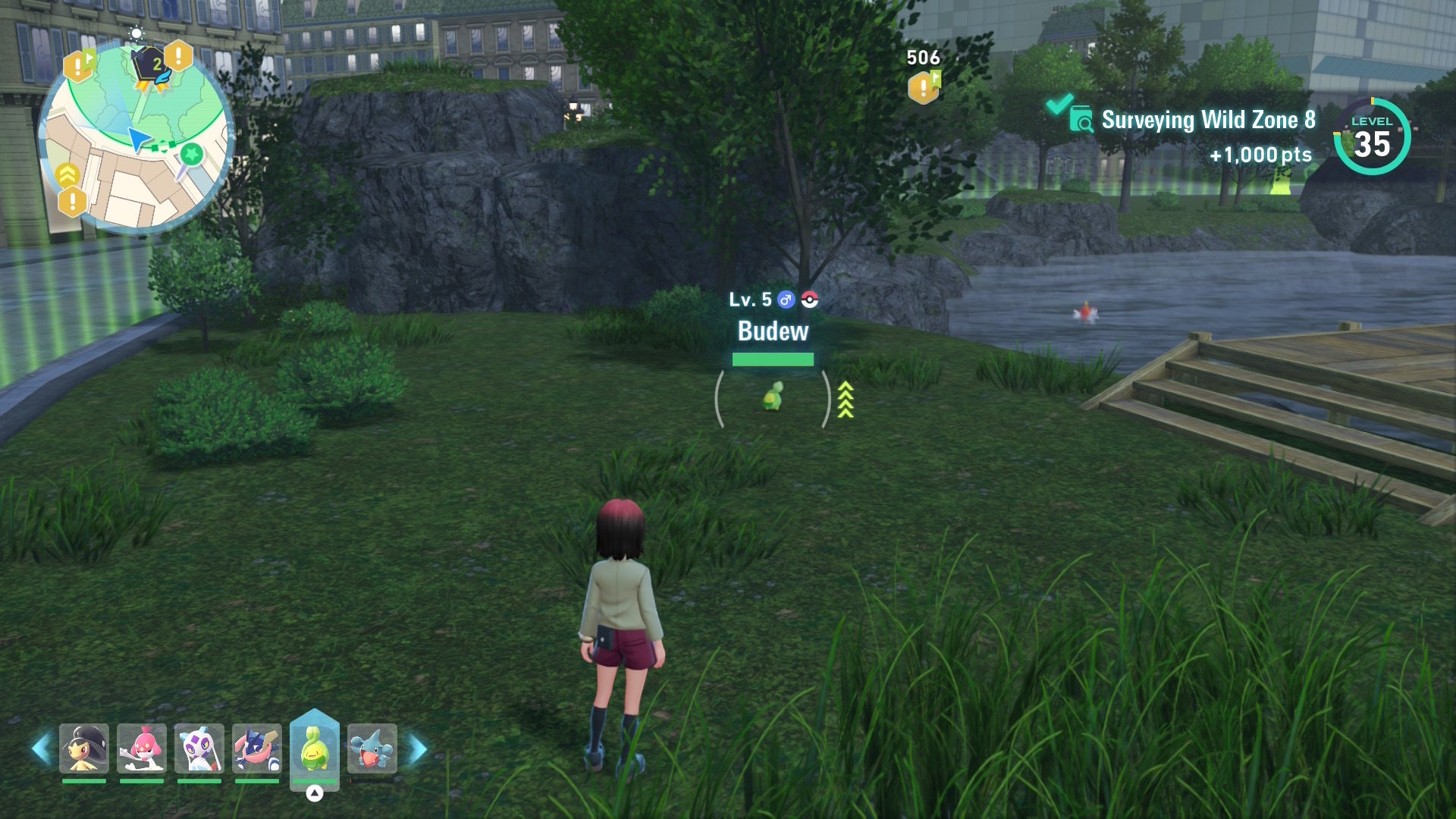Select the highlighted Budew party slot
1456x819 pixels.
pyautogui.click(x=314, y=748)
